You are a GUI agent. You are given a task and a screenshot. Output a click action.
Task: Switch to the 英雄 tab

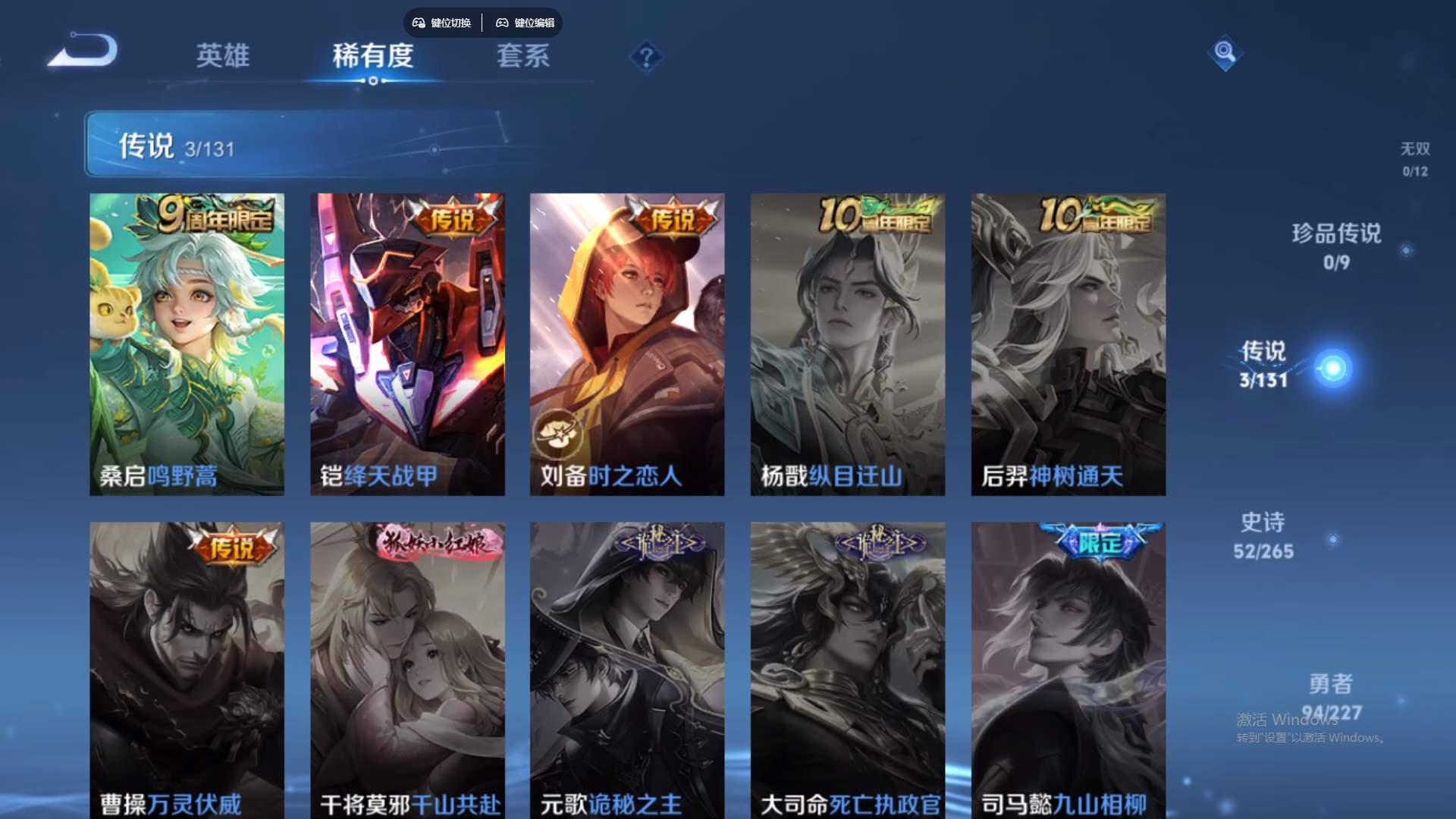[x=224, y=56]
